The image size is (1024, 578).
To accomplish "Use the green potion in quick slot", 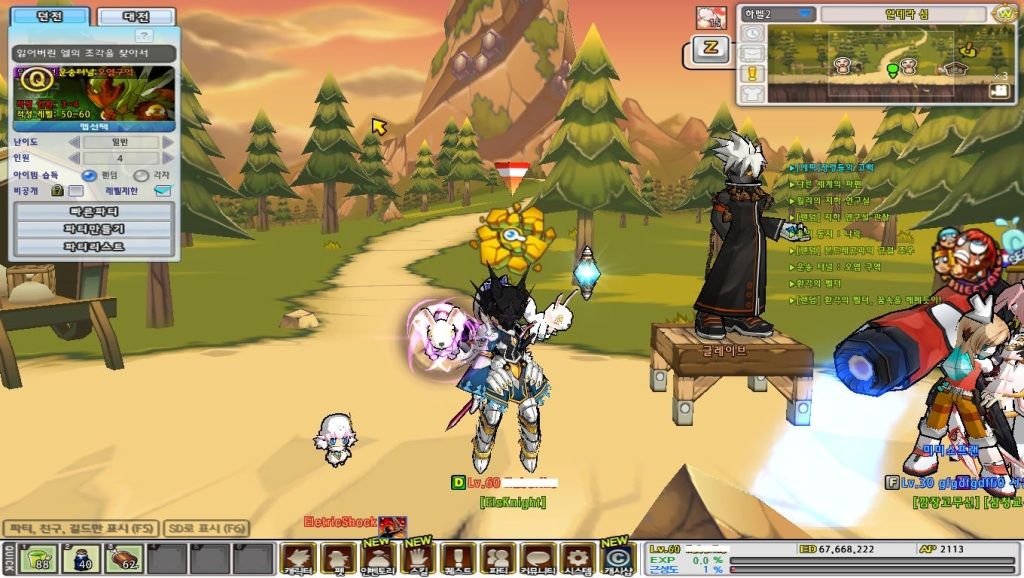I will click(39, 559).
